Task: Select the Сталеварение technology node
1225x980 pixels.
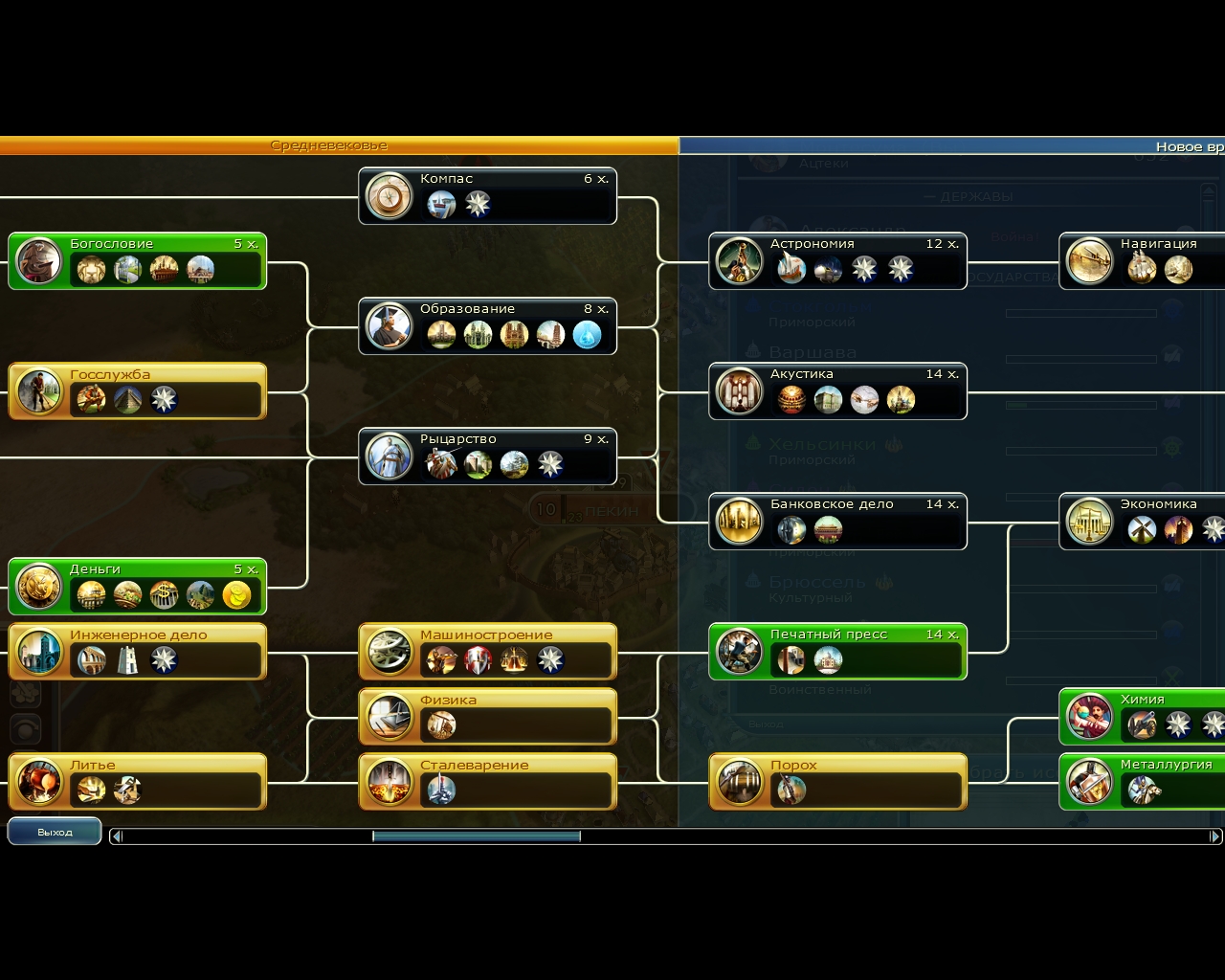Action: [486, 782]
